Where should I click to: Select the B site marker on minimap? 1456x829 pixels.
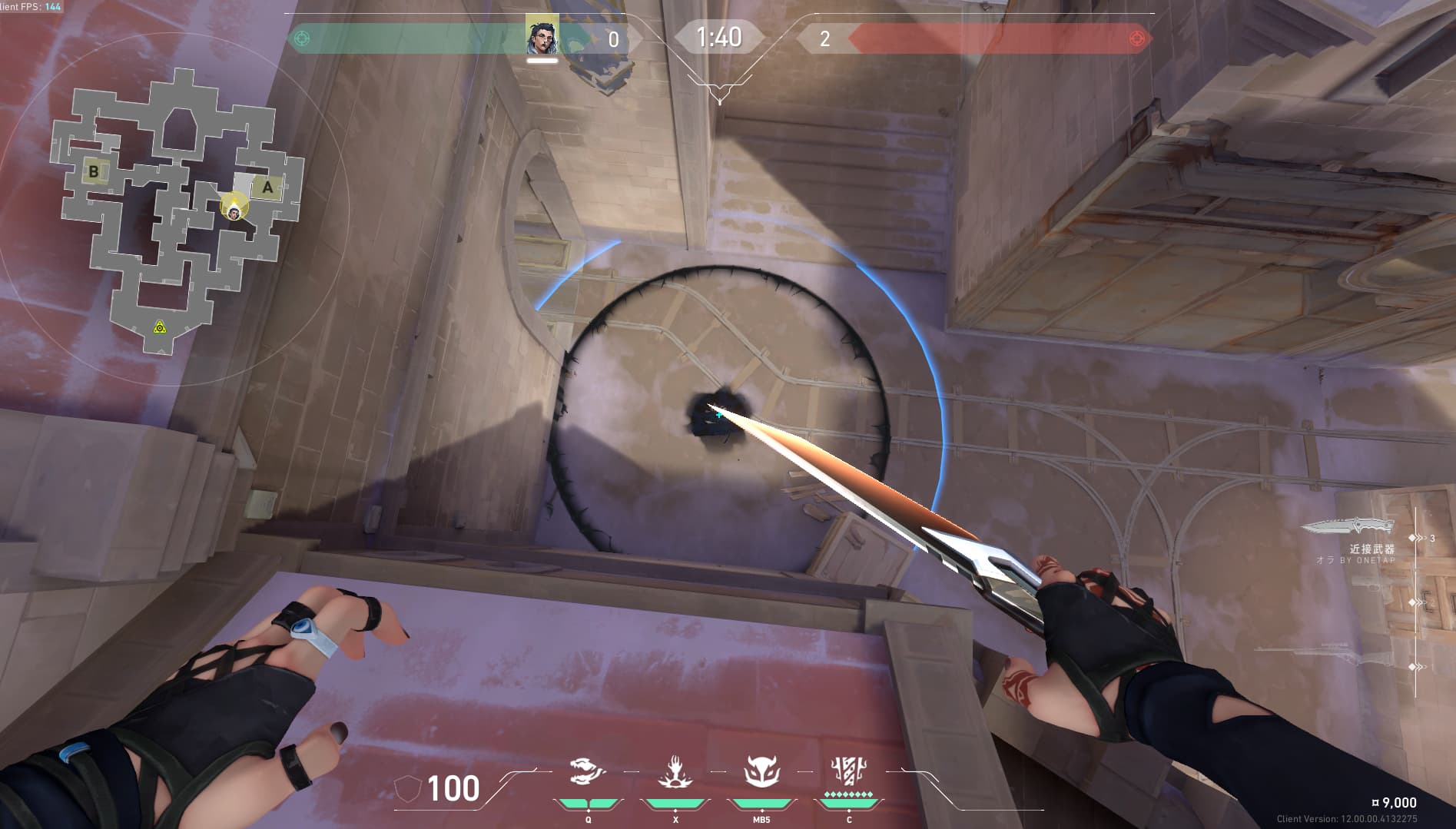(x=94, y=171)
